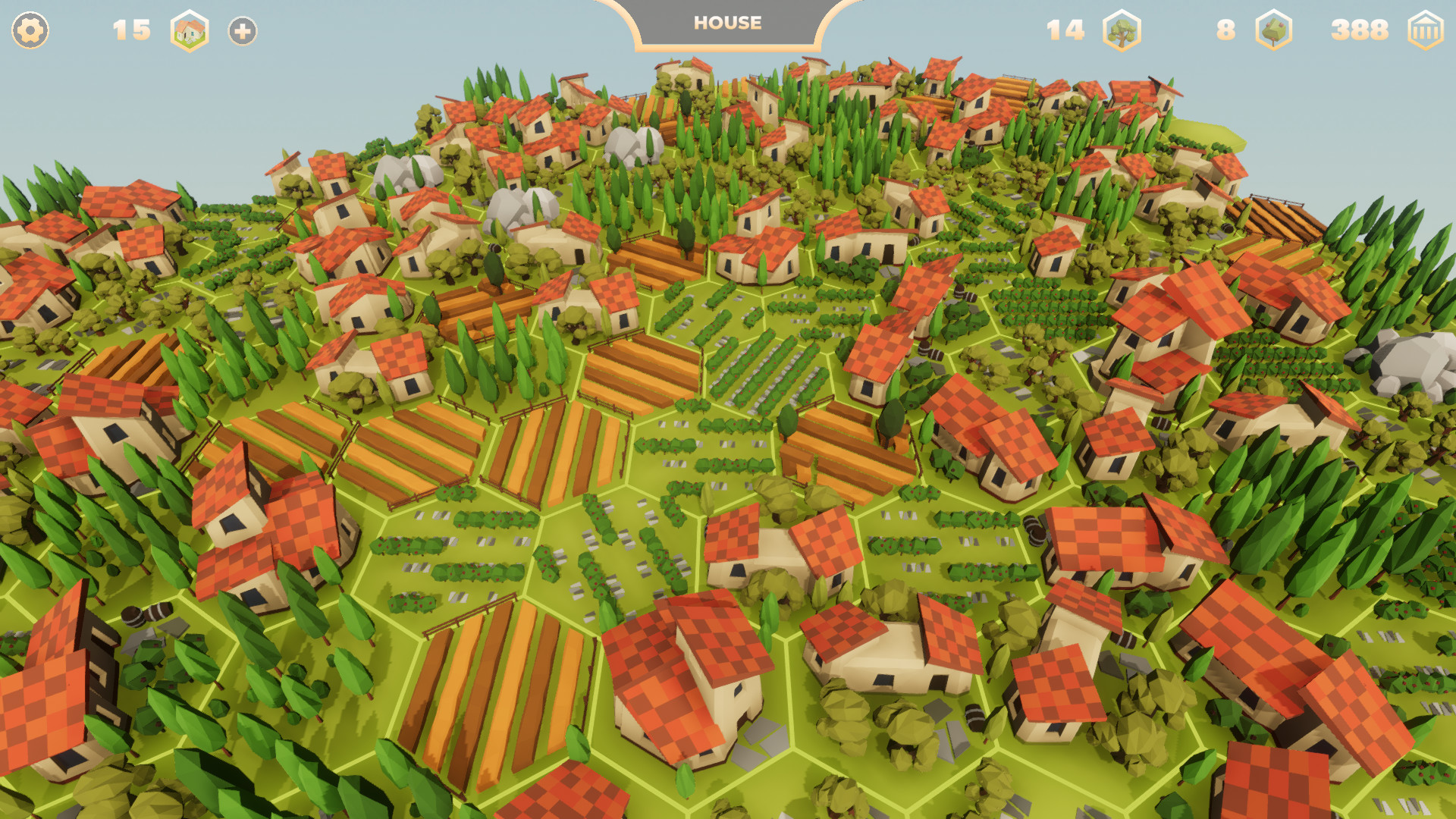Open the HOUSE banner at top center
The height and width of the screenshot is (819, 1456).
pyautogui.click(x=726, y=24)
